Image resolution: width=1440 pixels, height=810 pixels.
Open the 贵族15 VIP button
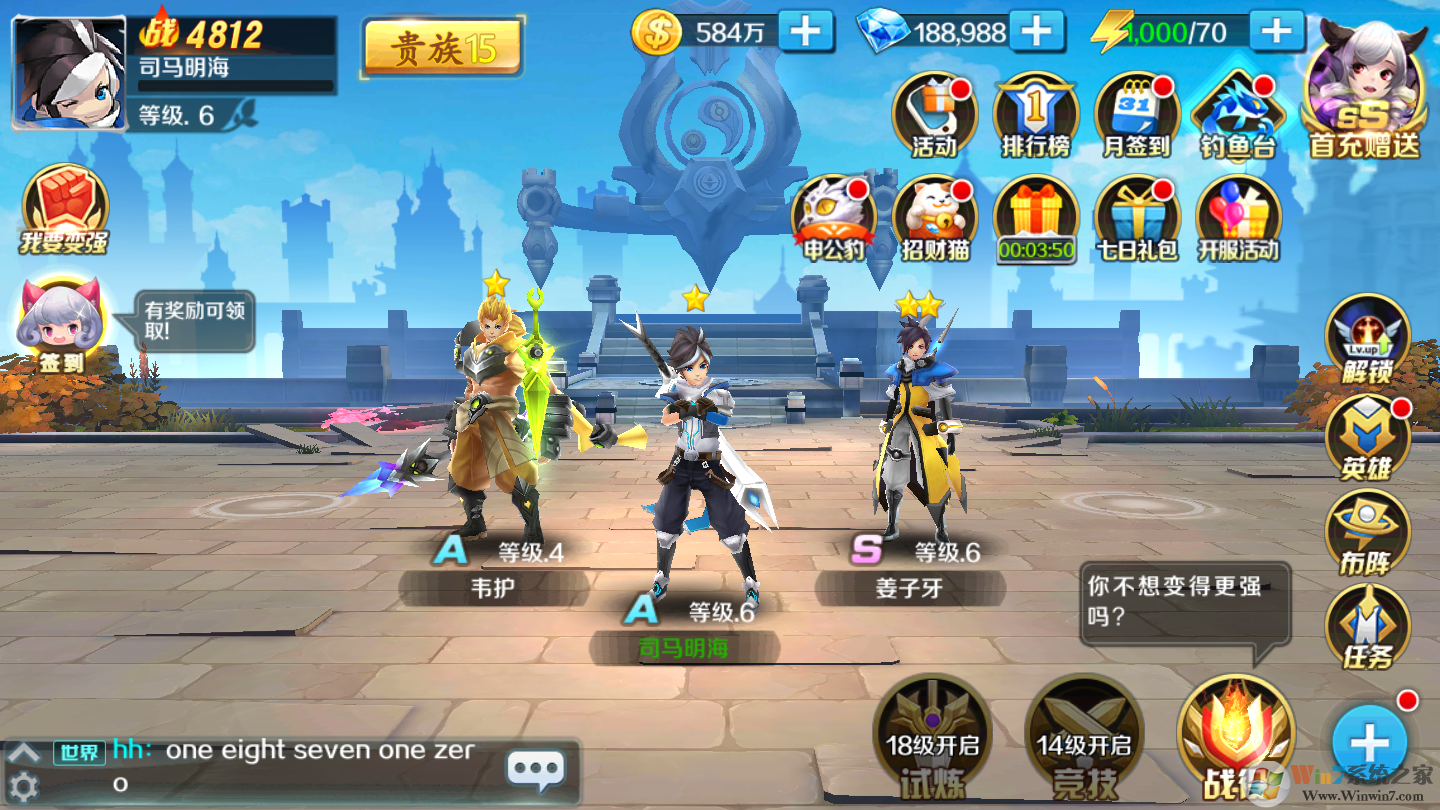point(442,46)
